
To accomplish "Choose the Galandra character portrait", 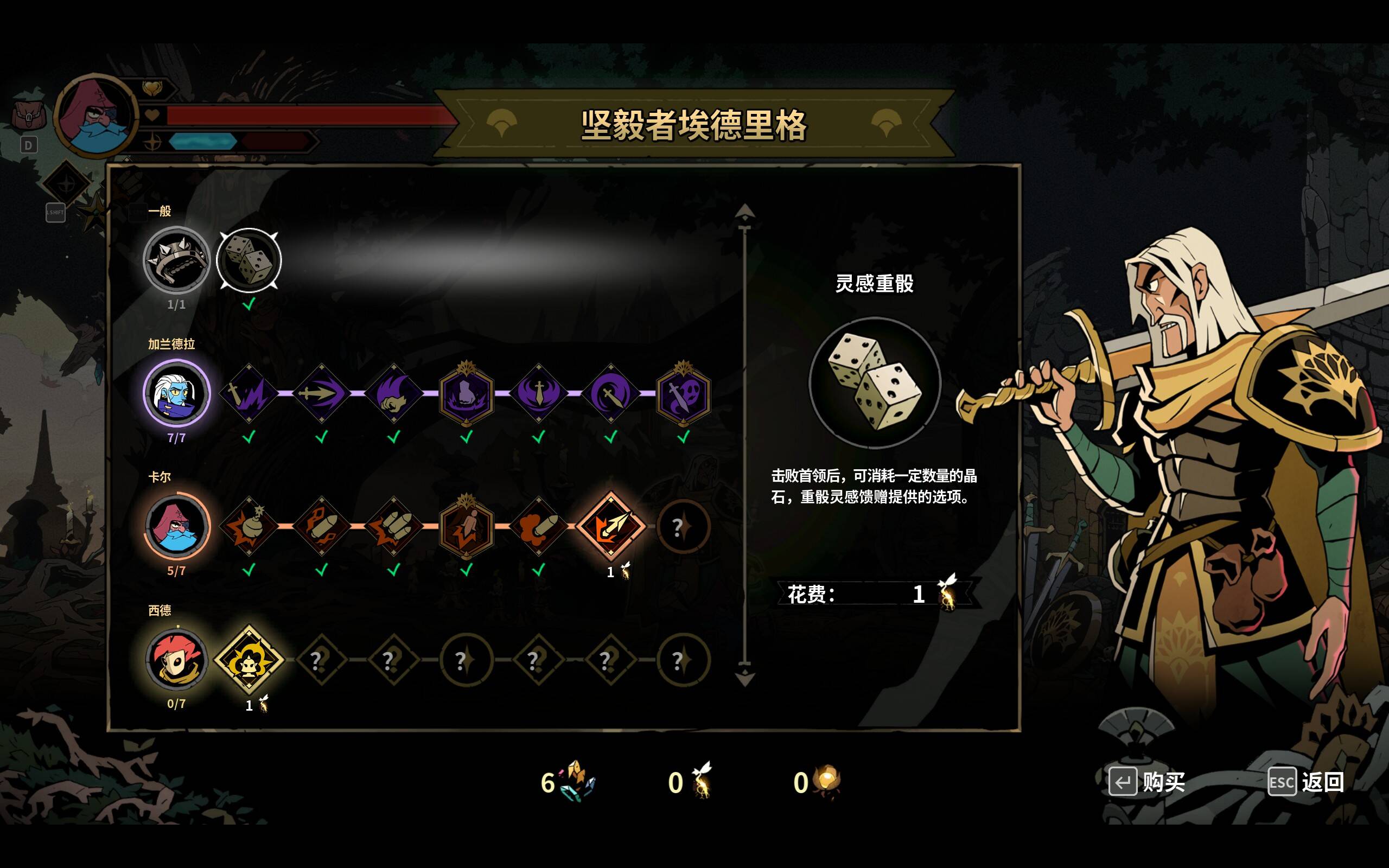I will [x=176, y=393].
